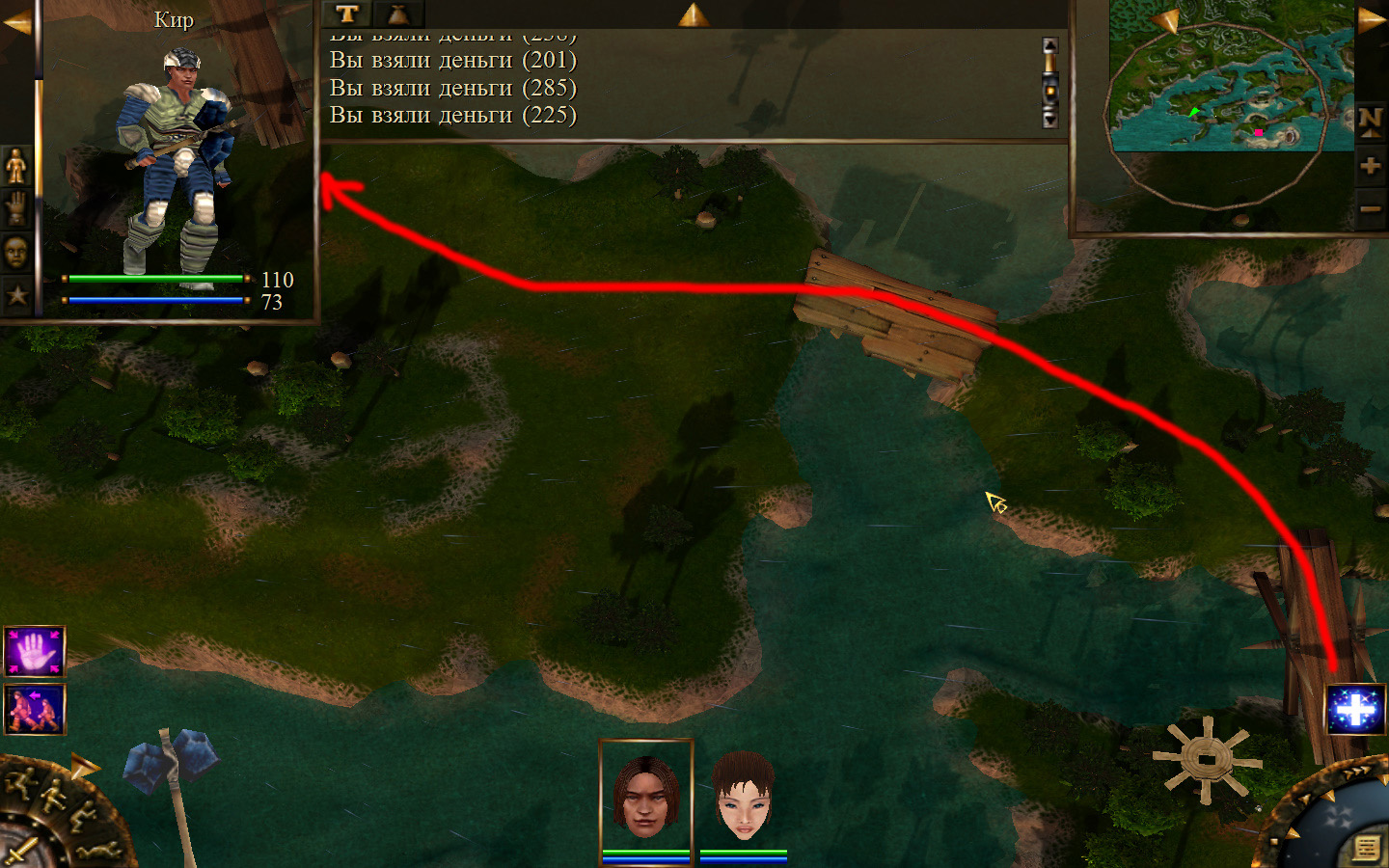Click the T button above message log
Image resolution: width=1389 pixels, height=868 pixels.
point(347,14)
